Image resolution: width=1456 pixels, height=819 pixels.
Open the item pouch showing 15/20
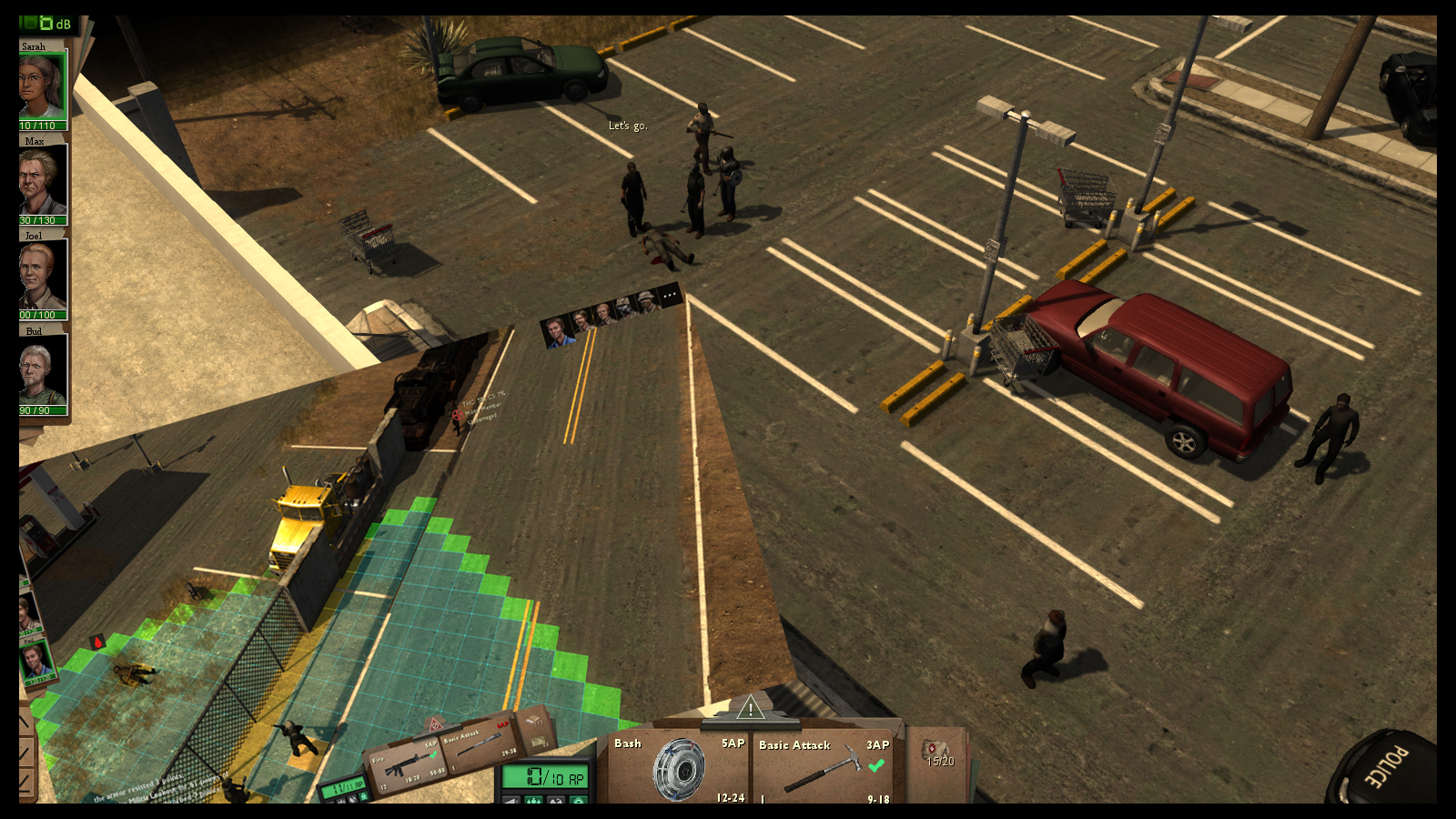tap(938, 755)
